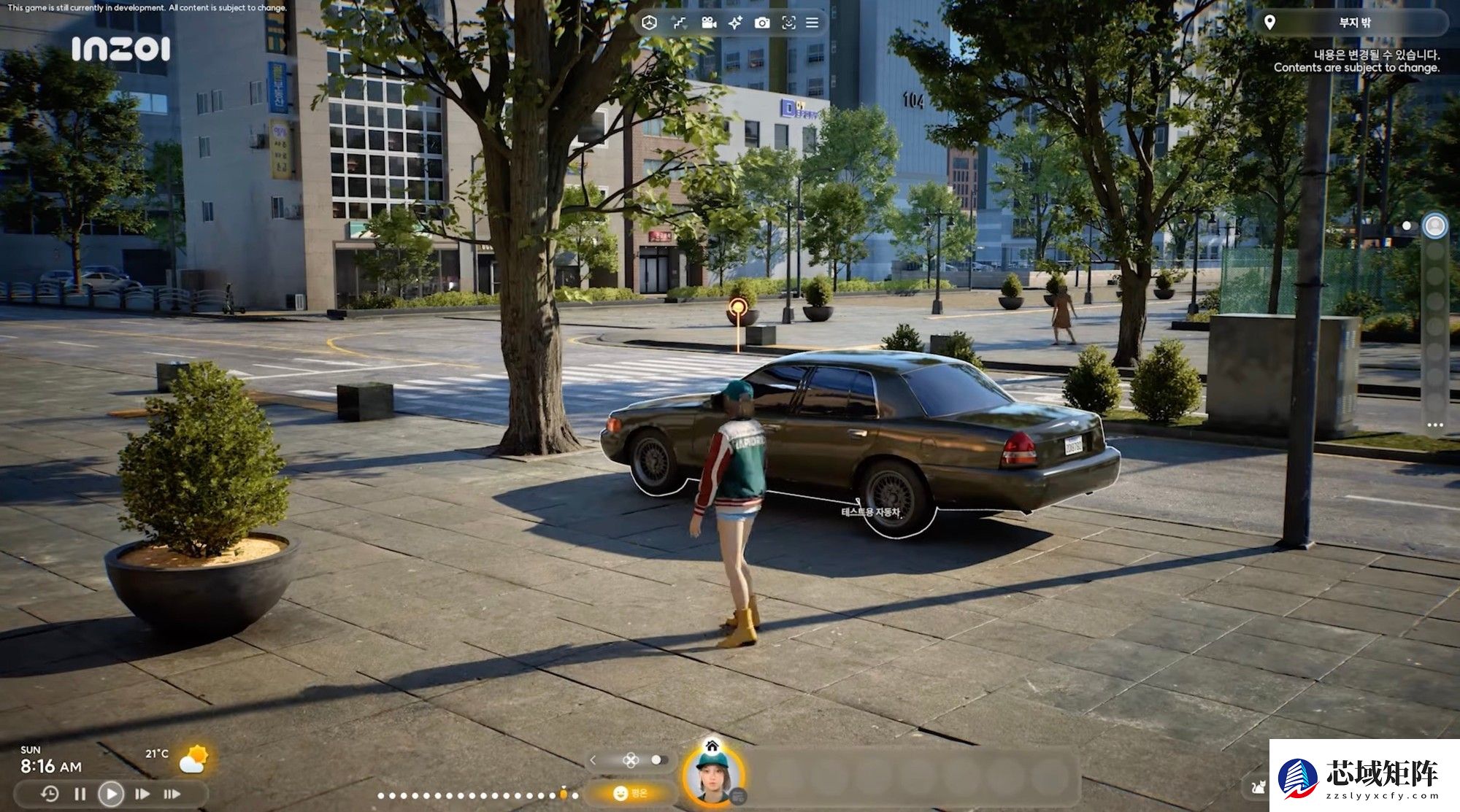Open the three-dots on the right sidebar

coord(1434,425)
